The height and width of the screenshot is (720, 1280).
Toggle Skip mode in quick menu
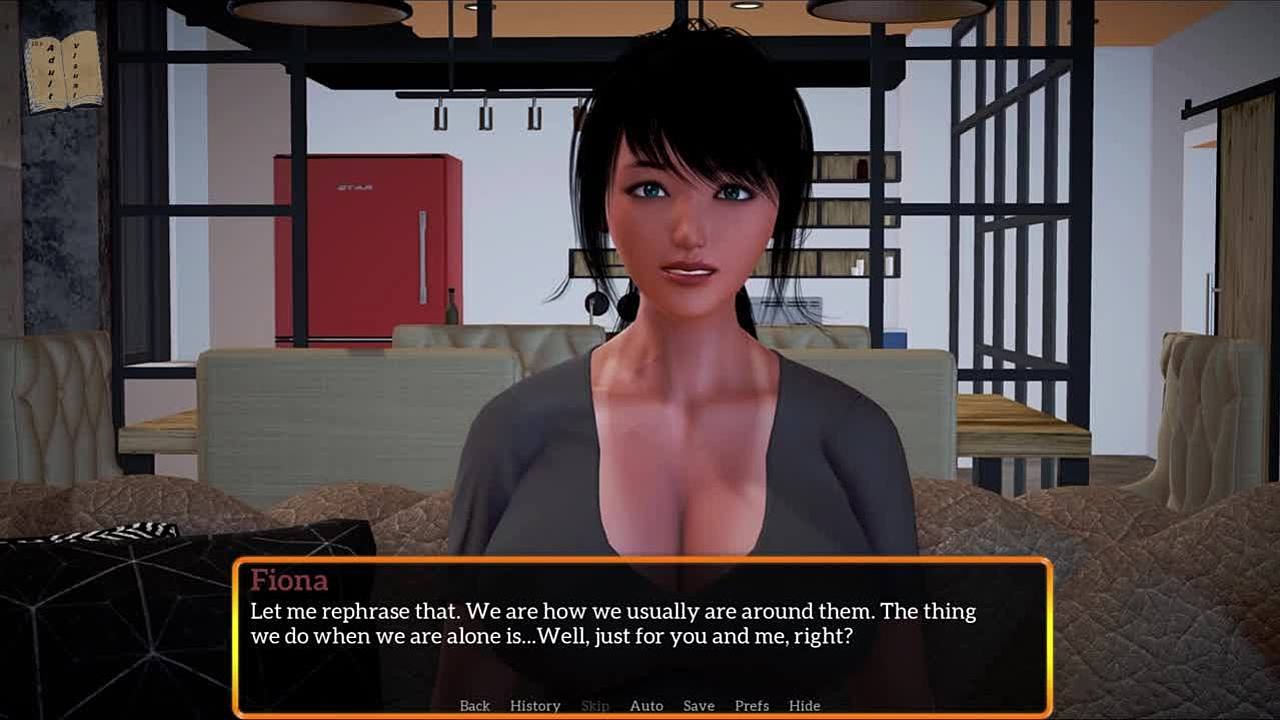(595, 705)
